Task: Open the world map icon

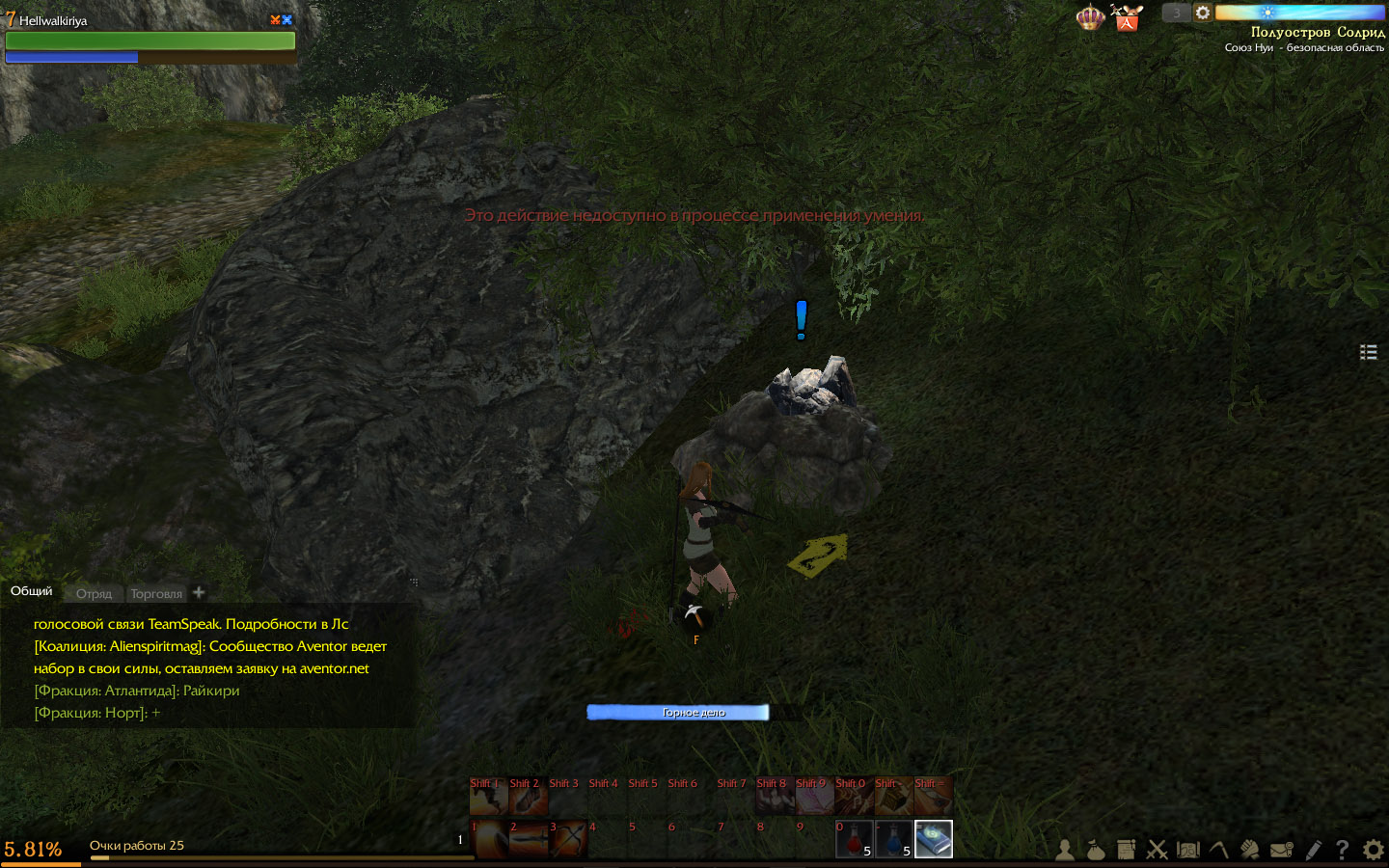Action: pyautogui.click(x=1188, y=850)
